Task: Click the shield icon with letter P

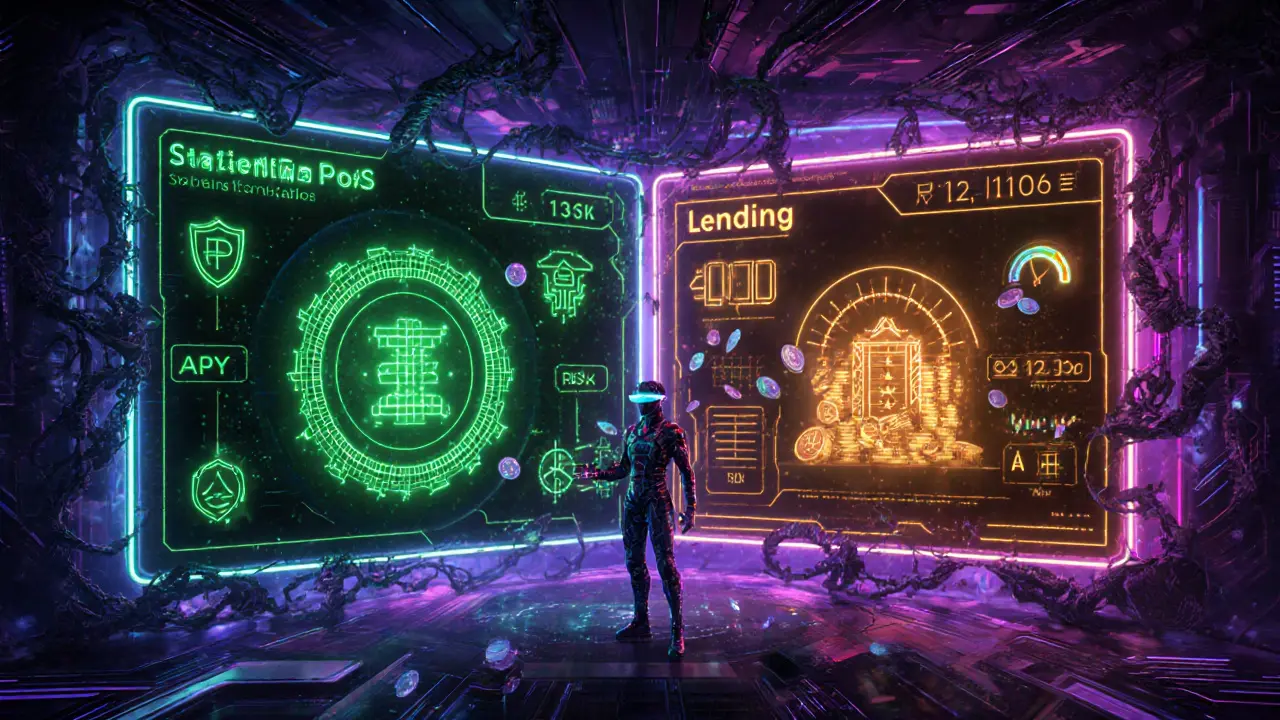Action: (x=215, y=253)
